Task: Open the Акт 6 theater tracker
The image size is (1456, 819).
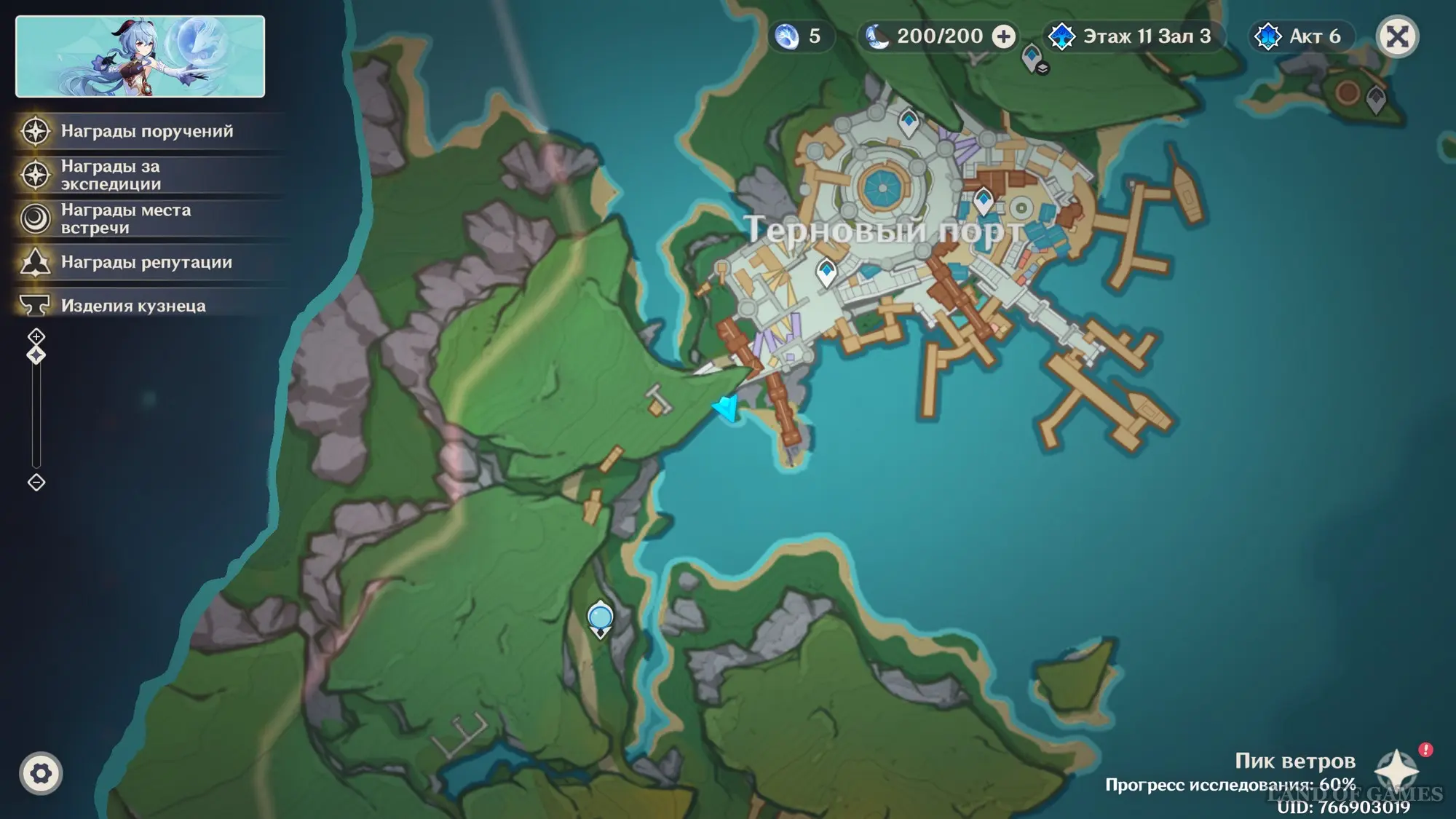Action: point(1302,36)
